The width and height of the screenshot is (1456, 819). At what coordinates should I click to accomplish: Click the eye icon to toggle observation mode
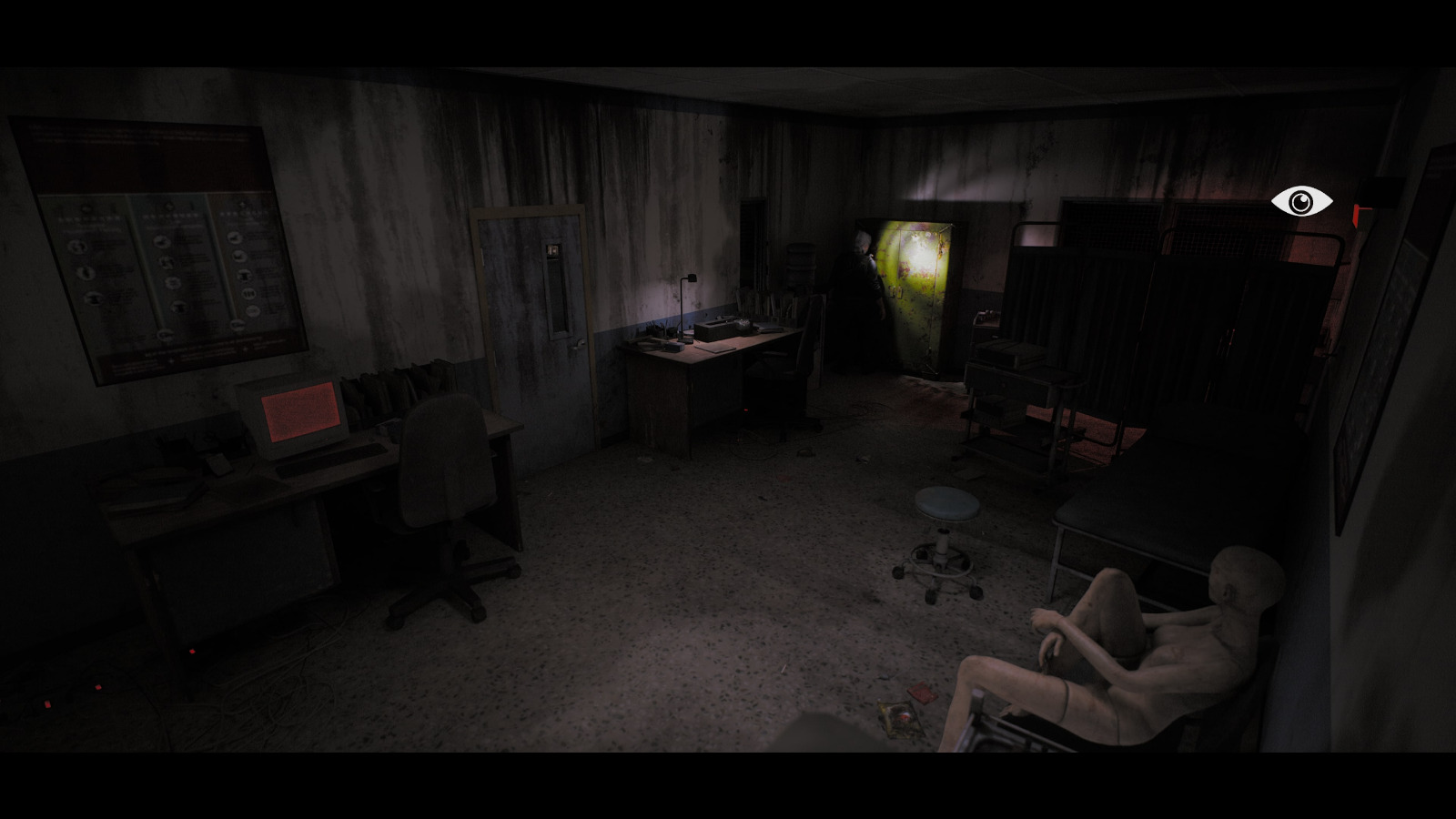pyautogui.click(x=1301, y=201)
